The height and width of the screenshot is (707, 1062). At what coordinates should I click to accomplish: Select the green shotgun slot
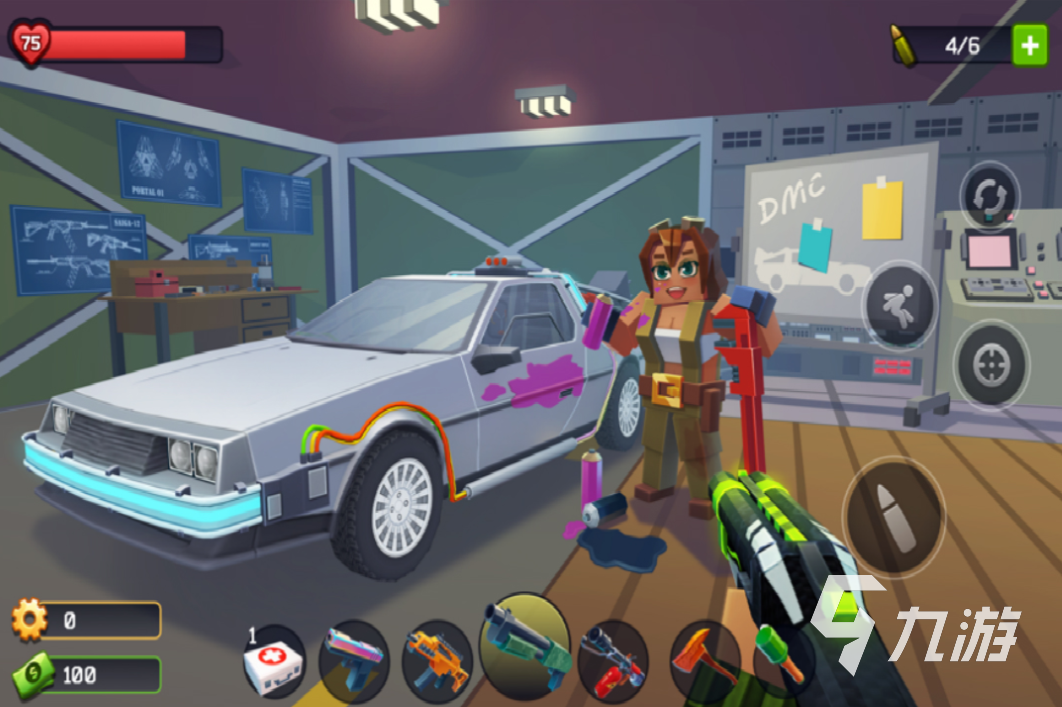(524, 645)
